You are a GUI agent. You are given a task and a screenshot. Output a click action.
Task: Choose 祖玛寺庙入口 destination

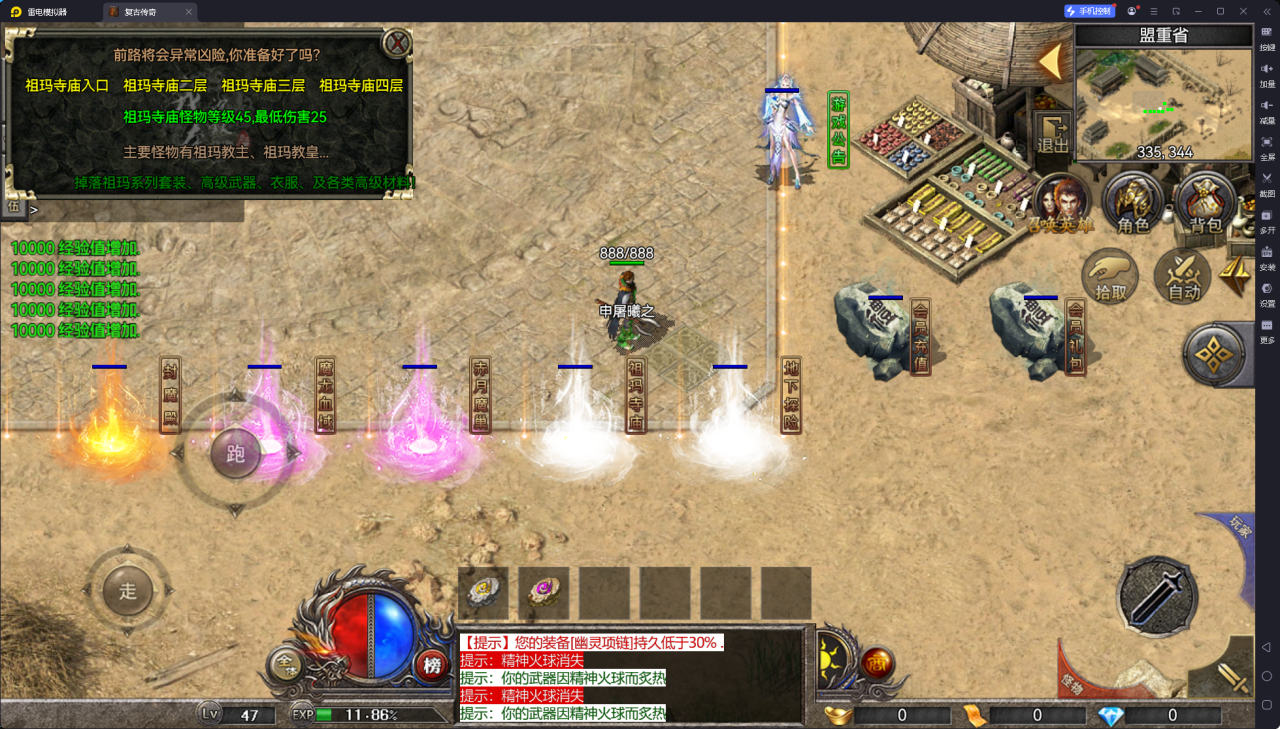tap(67, 86)
